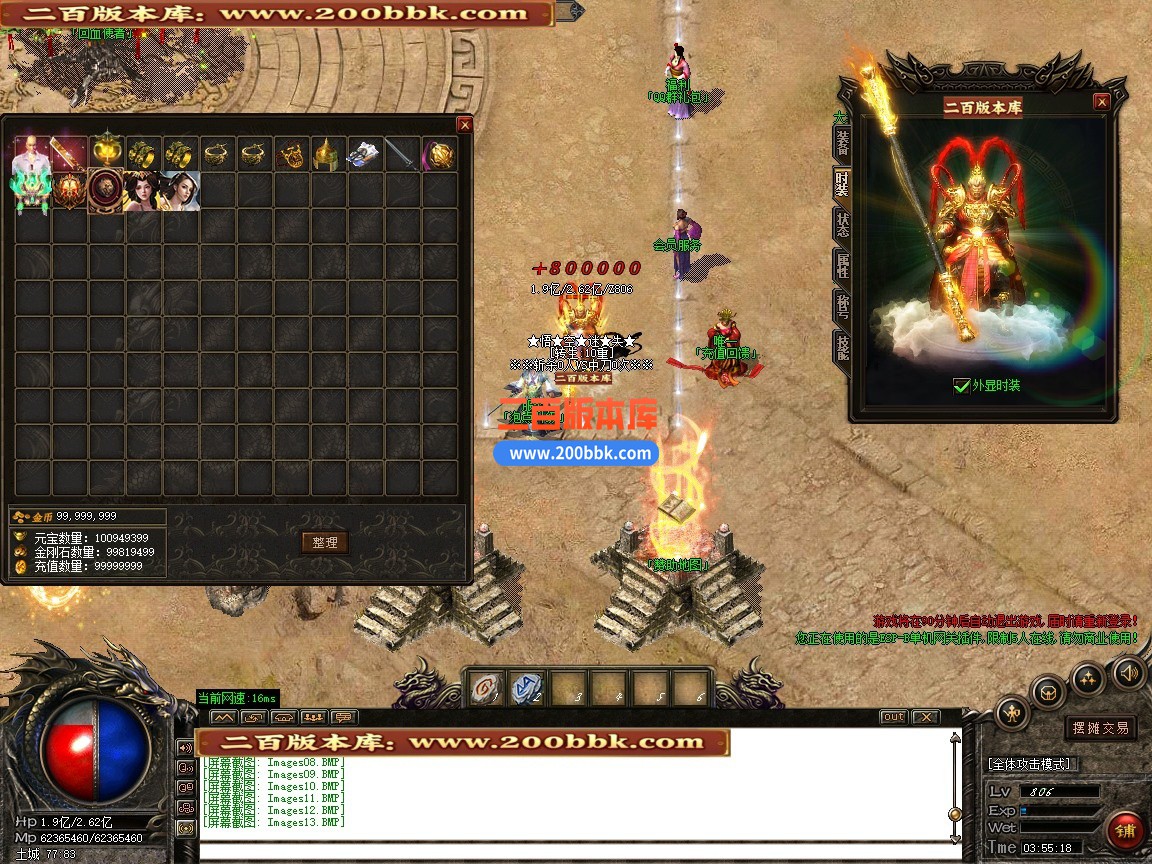Toggle the 外显时装 show-costume checkbox
This screenshot has width=1152, height=864.
[x=962, y=385]
